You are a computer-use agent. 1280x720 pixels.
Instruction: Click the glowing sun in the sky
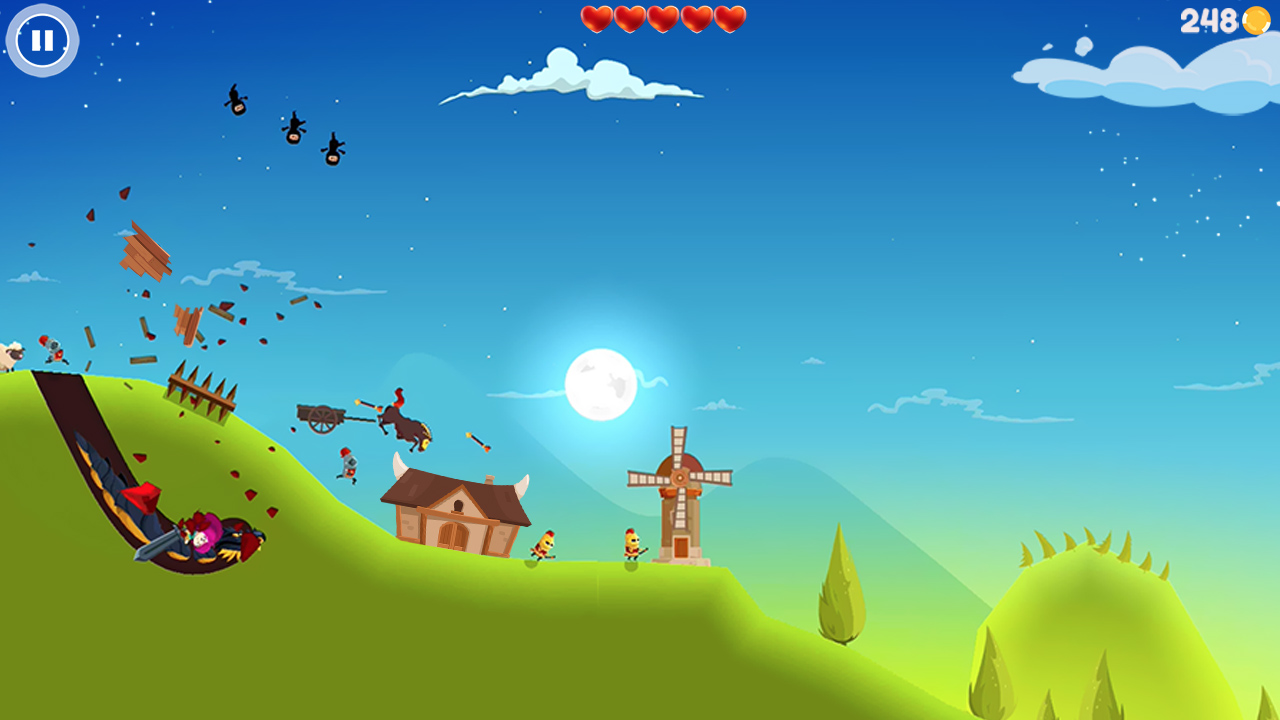click(x=600, y=385)
